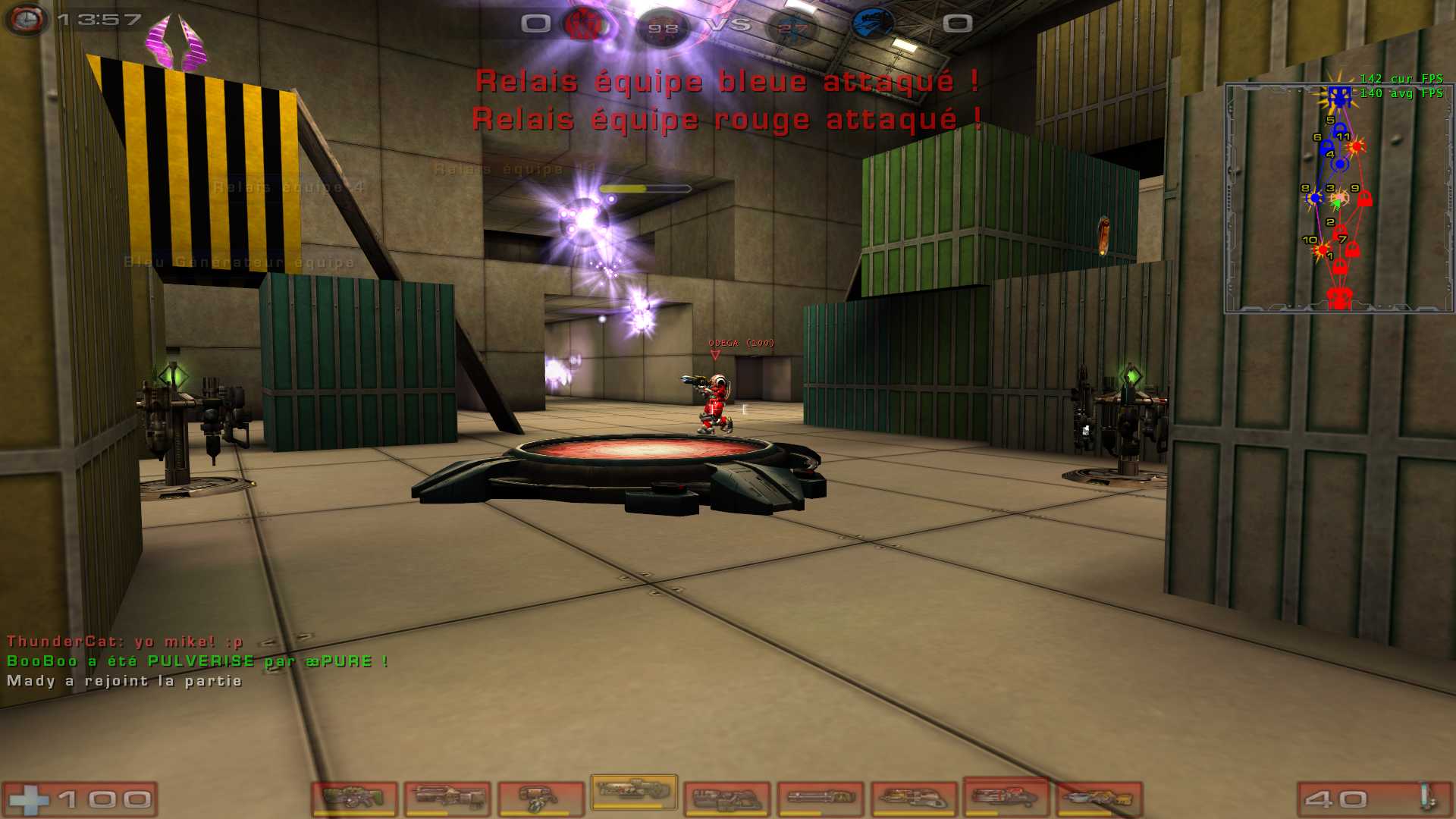Pick node 8 on the minimap
Screen dimensions: 1456x819
click(x=1315, y=199)
